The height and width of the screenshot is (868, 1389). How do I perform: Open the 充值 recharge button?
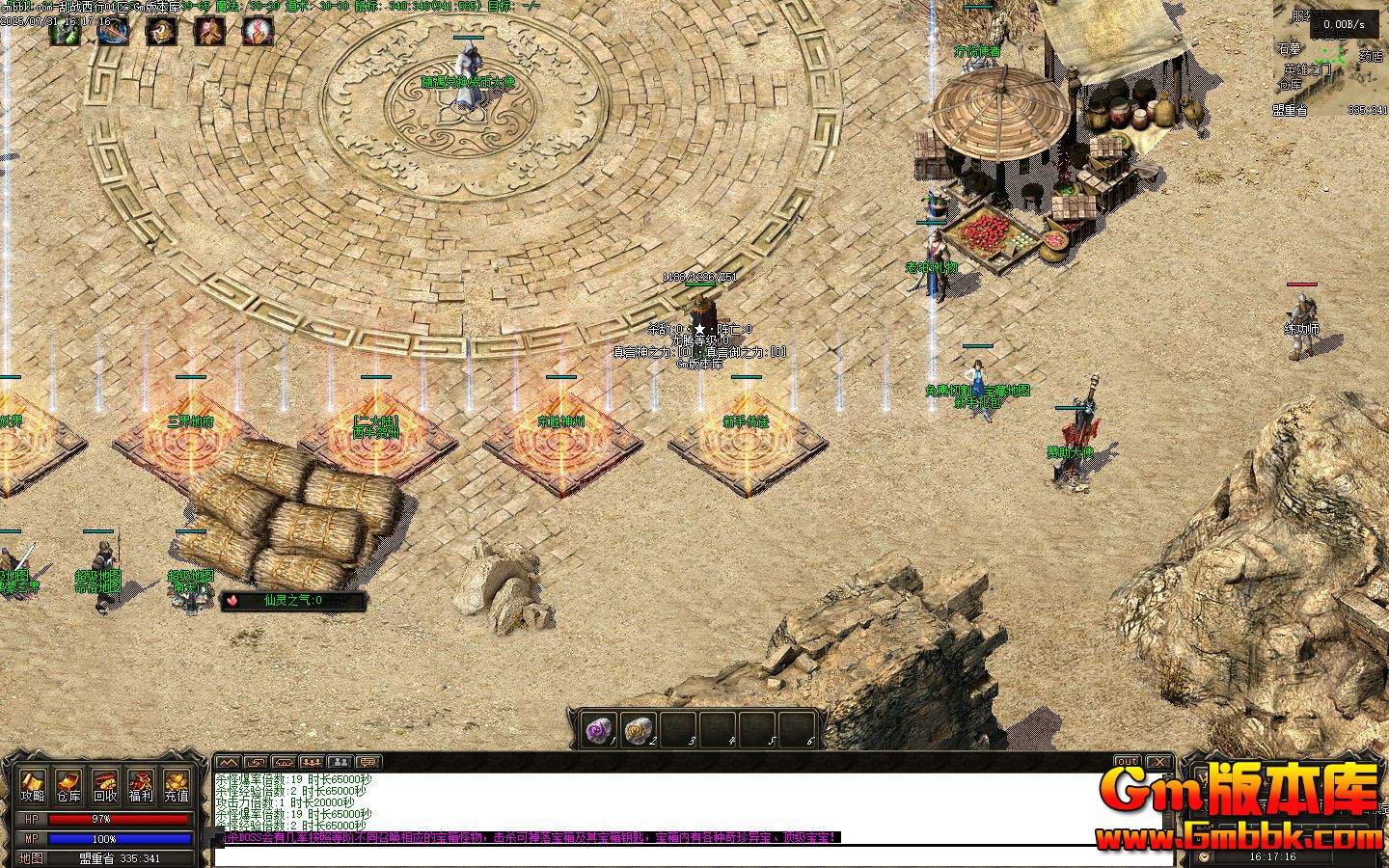coord(177,786)
